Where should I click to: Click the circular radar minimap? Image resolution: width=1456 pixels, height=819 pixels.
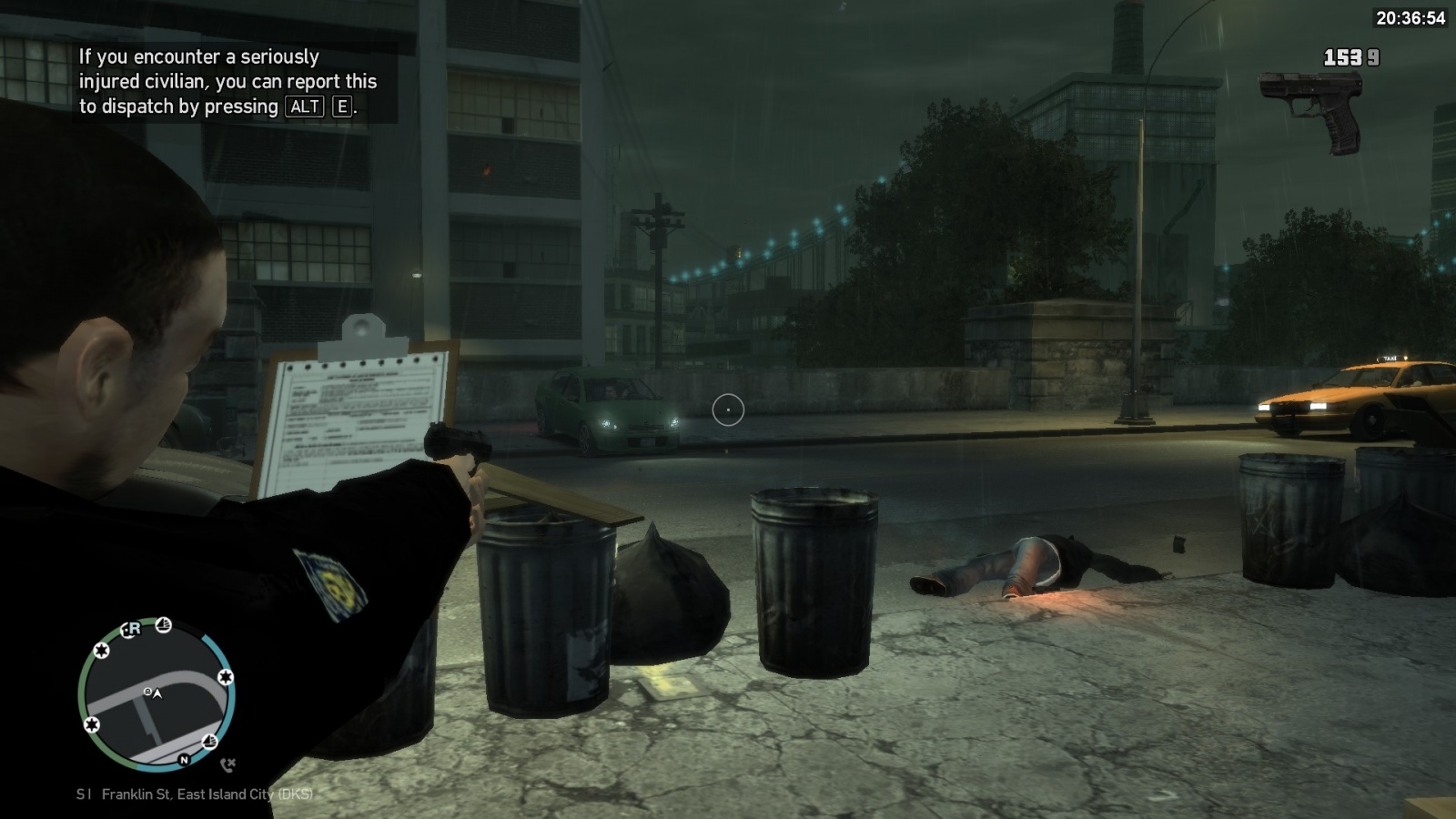(157, 695)
